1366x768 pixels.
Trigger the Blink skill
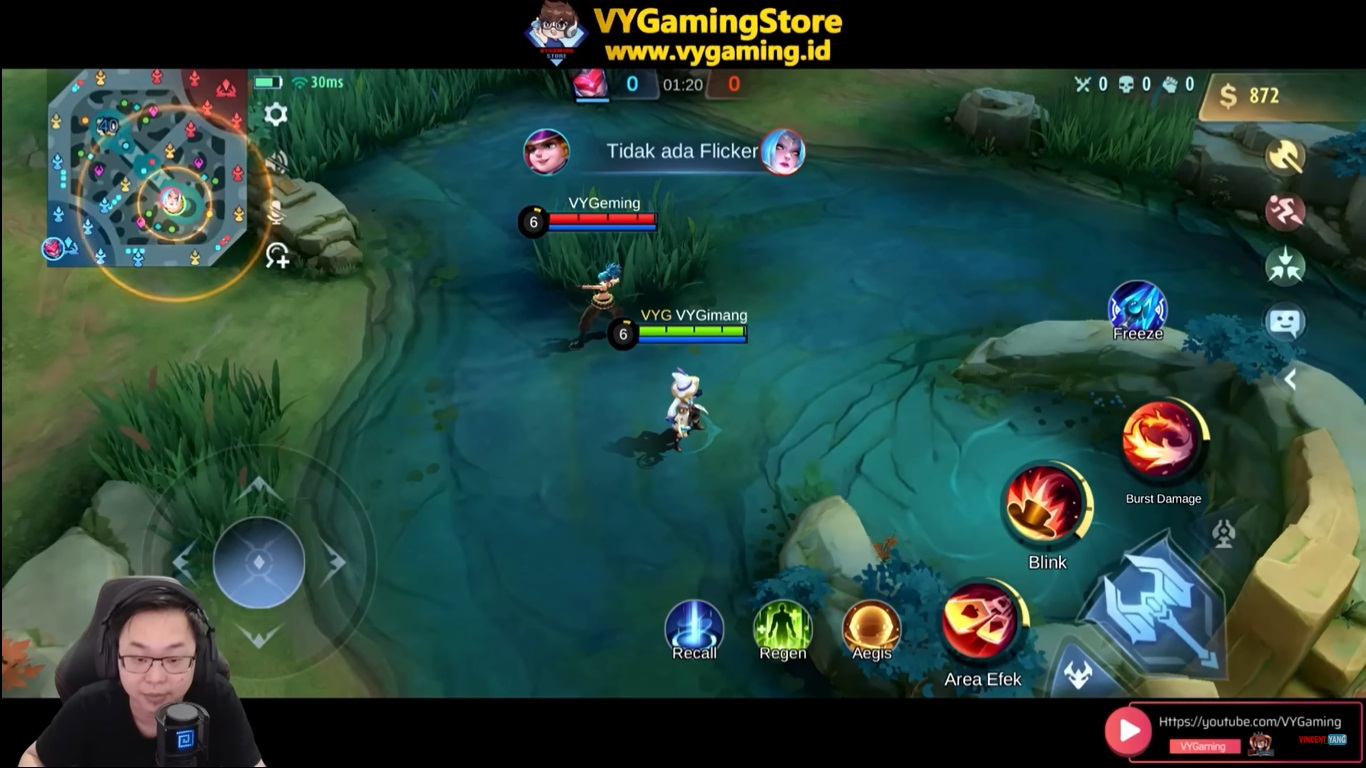(1046, 505)
